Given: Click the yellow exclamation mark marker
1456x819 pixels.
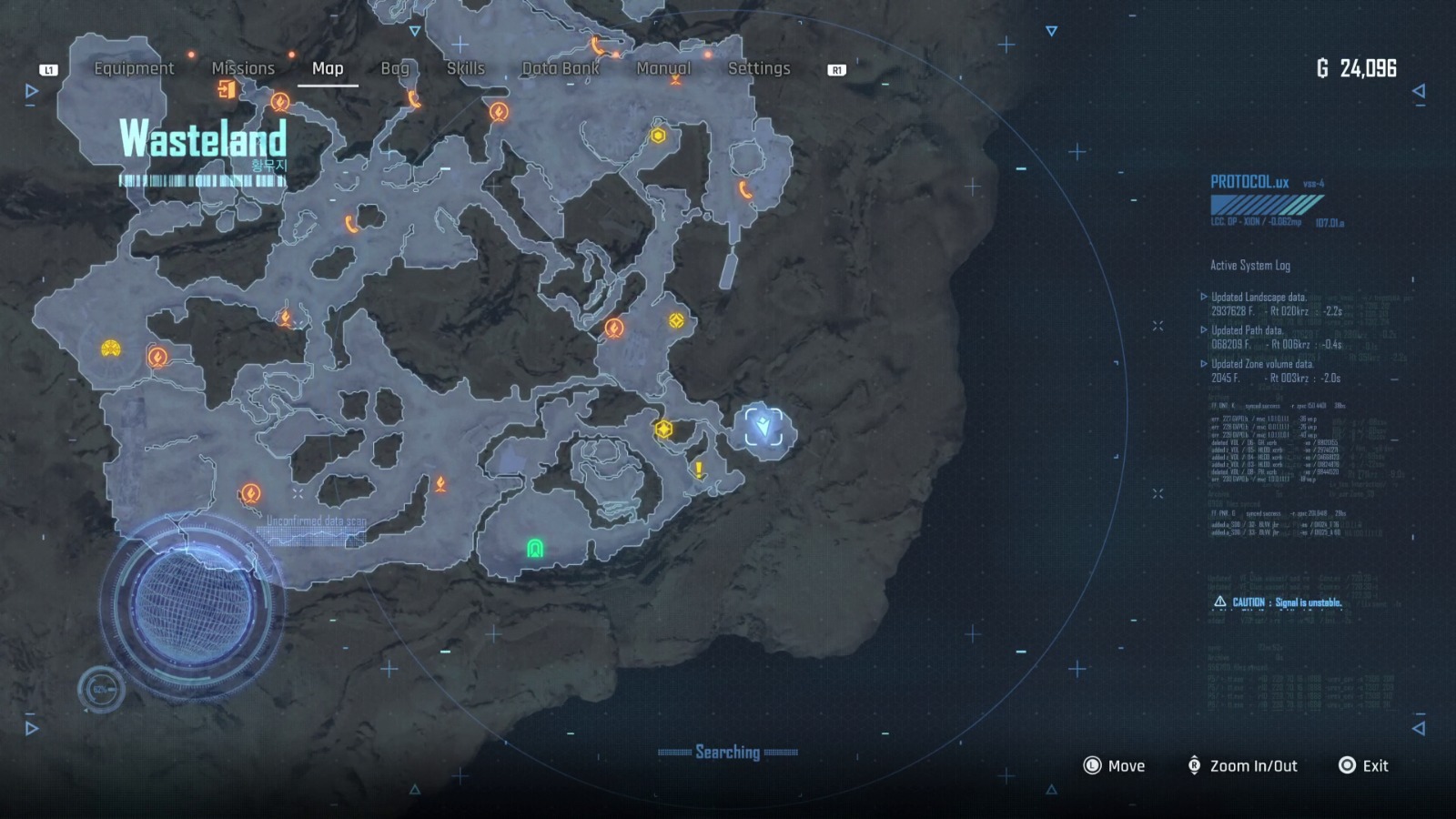Looking at the screenshot, I should pyautogui.click(x=699, y=470).
